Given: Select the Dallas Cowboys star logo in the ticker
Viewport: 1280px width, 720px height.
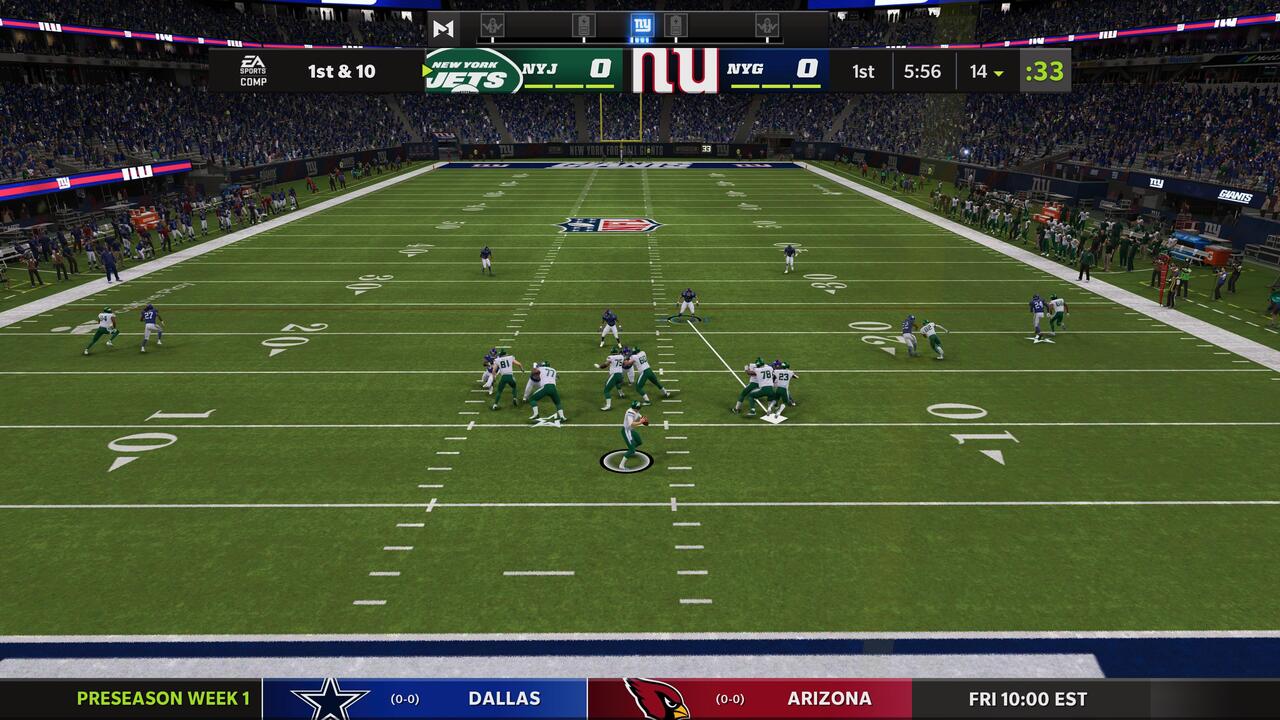Looking at the screenshot, I should (333, 699).
